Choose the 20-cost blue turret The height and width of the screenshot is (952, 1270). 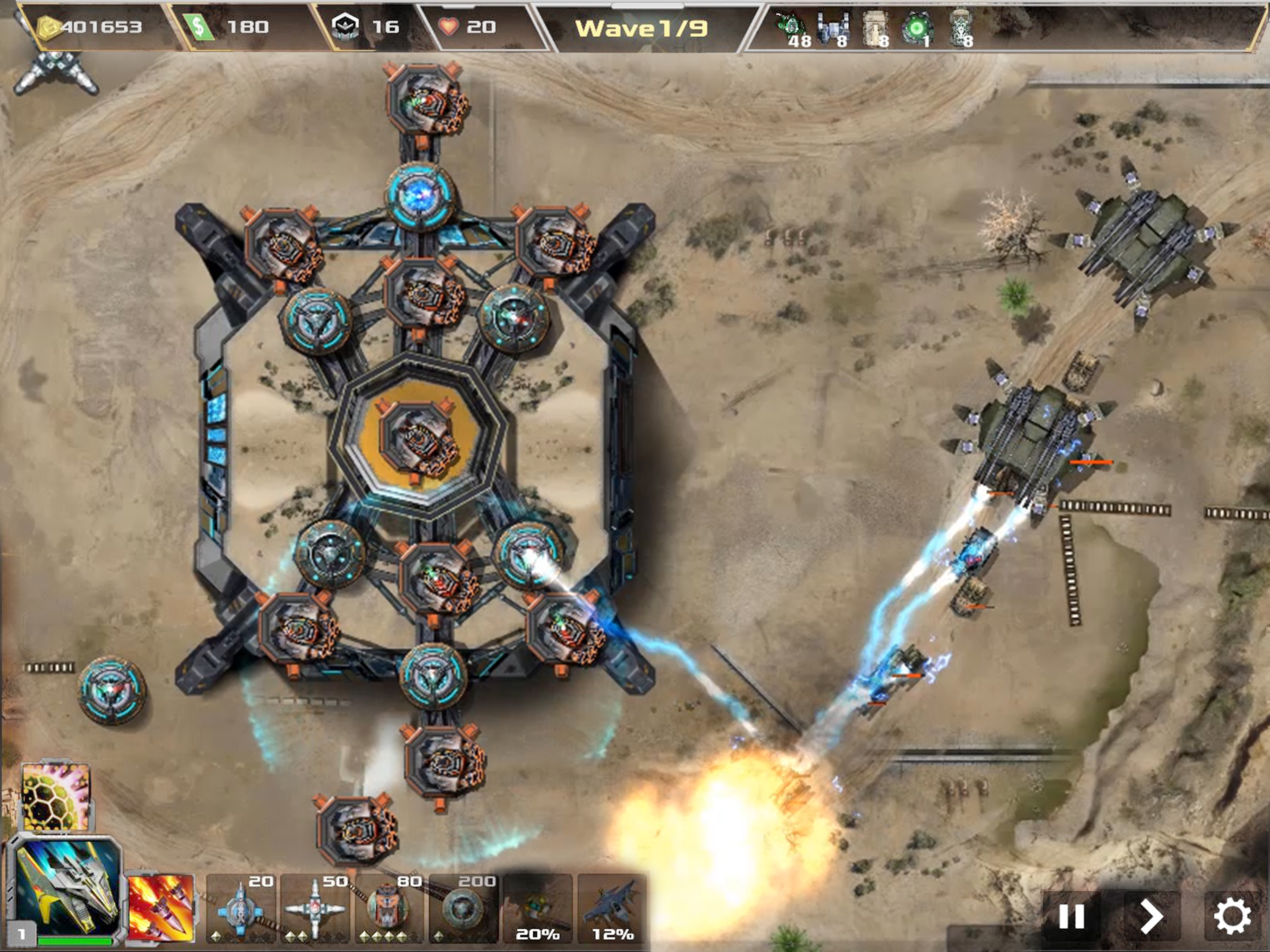pos(241,908)
